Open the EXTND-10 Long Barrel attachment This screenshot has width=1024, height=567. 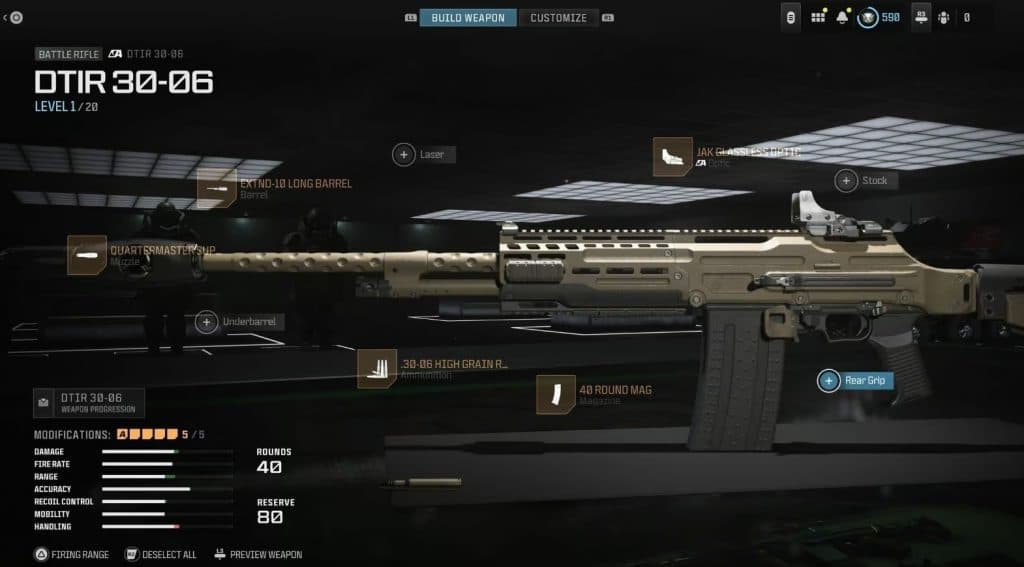(216, 188)
